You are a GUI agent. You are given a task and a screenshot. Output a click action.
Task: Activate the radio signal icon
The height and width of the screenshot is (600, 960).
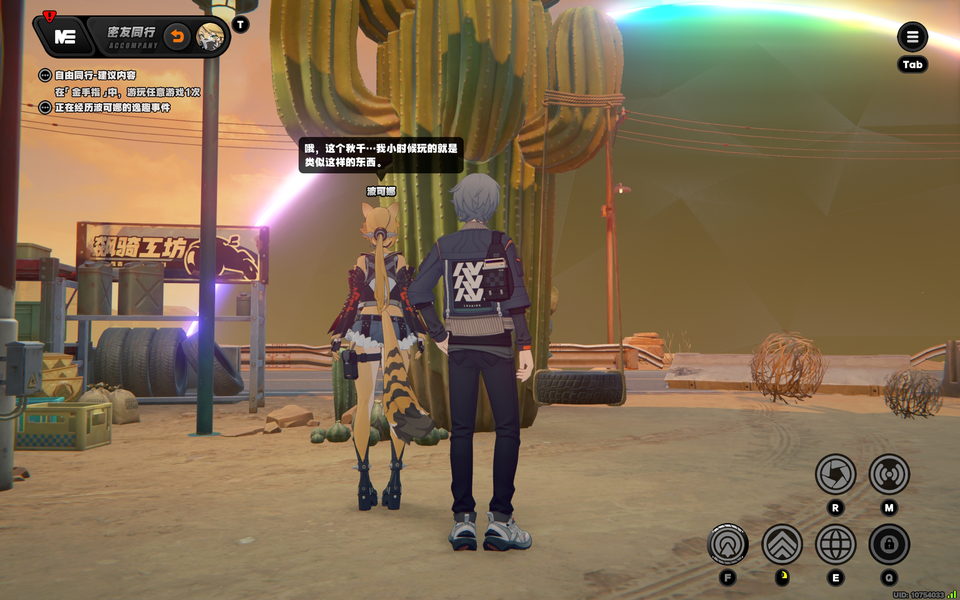coord(889,474)
